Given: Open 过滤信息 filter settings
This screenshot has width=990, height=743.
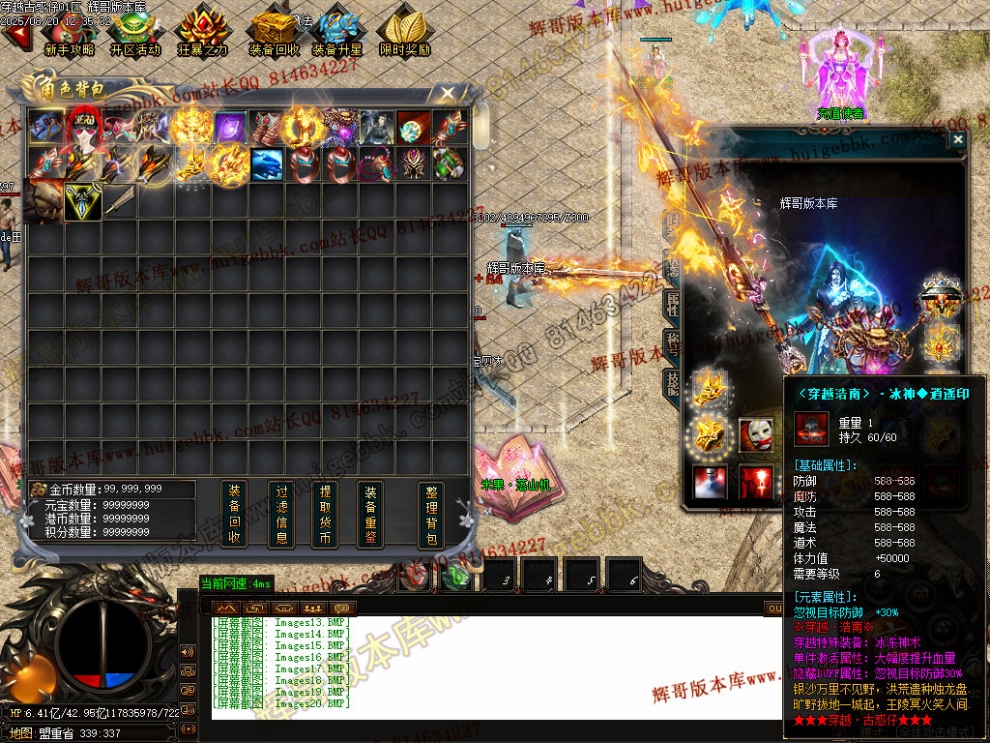Looking at the screenshot, I should pyautogui.click(x=282, y=514).
